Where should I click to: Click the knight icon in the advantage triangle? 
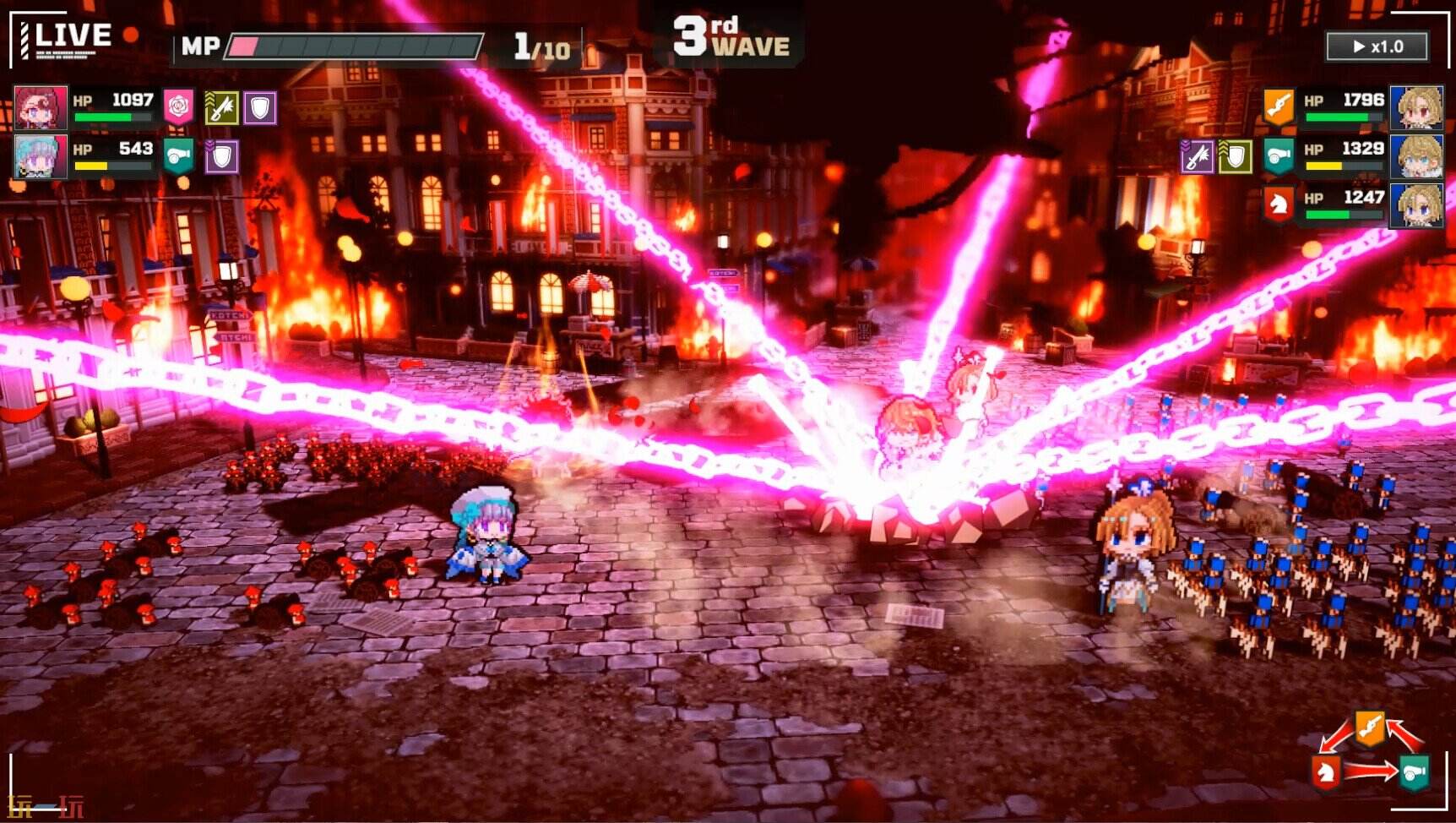coord(1325,771)
